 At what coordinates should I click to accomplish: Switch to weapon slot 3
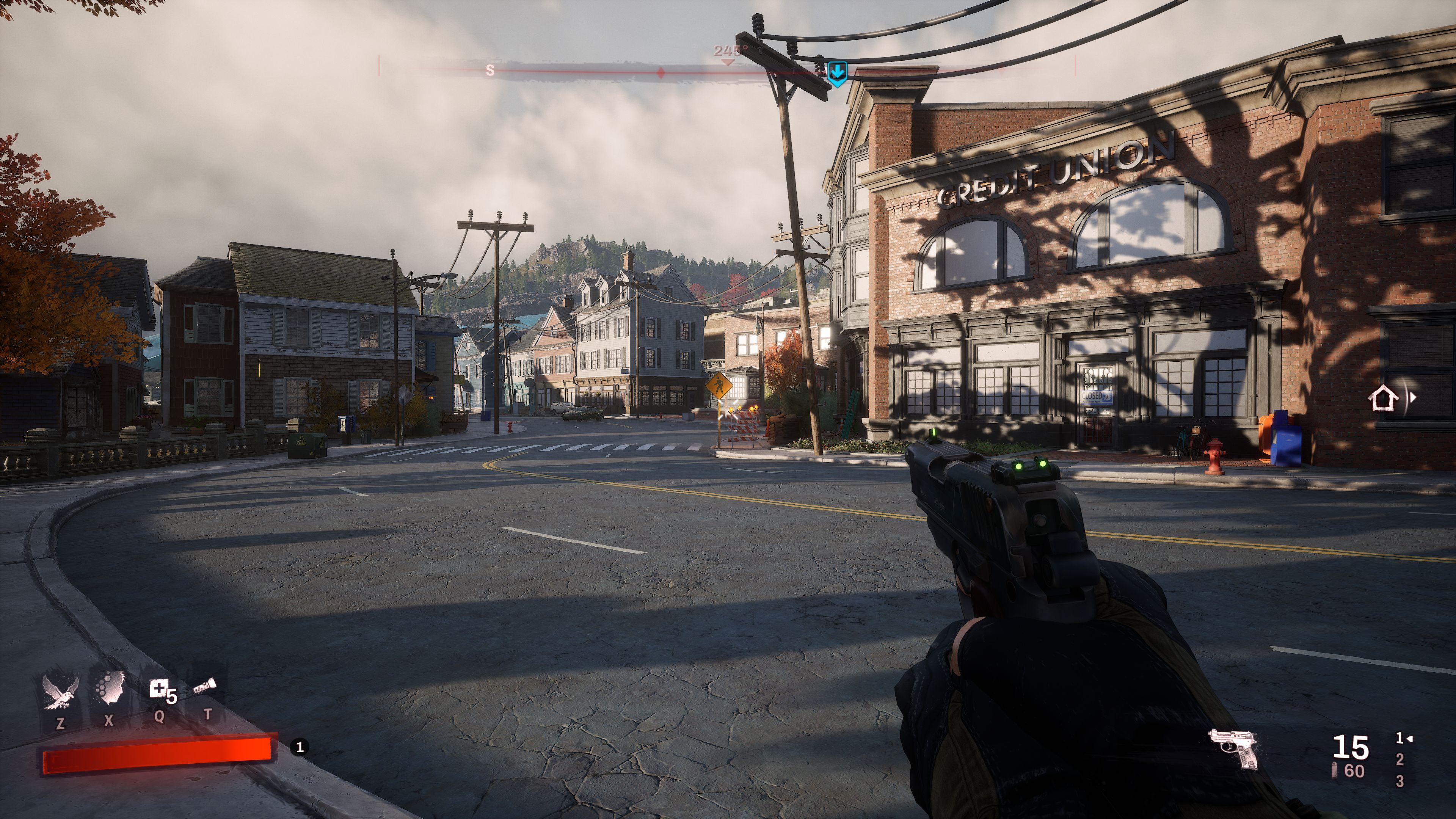point(1400,782)
